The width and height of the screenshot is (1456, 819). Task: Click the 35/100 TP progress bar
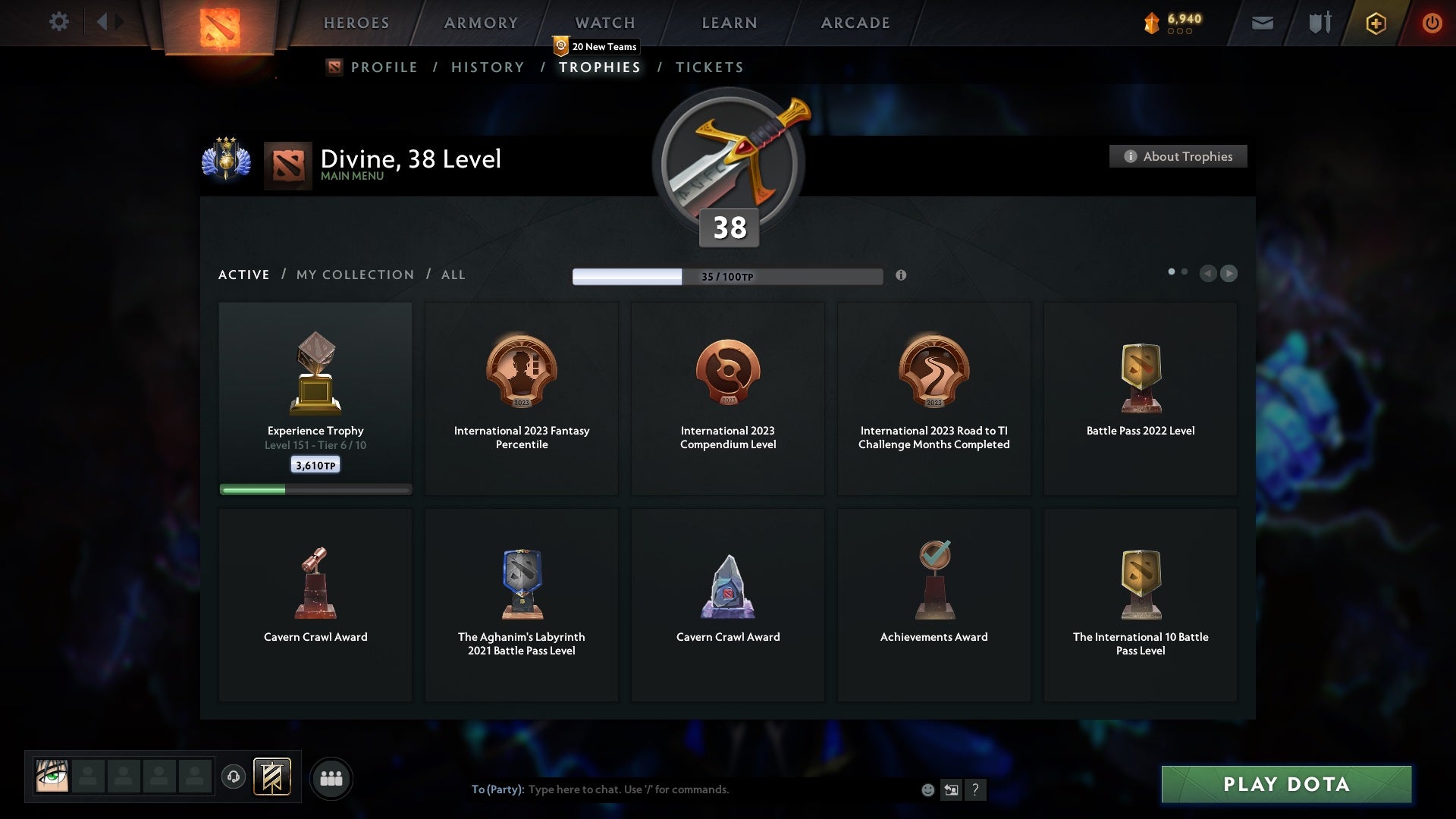(727, 276)
